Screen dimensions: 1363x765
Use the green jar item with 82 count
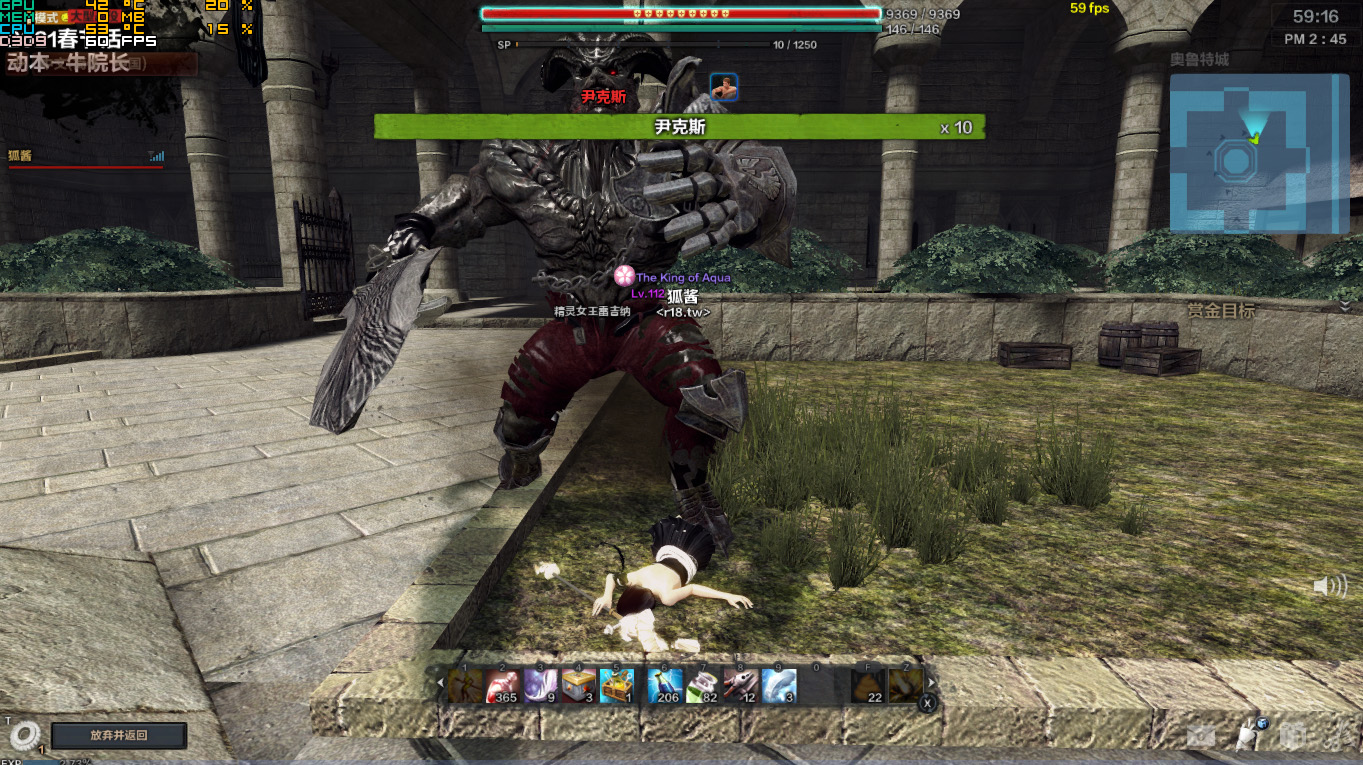[702, 686]
